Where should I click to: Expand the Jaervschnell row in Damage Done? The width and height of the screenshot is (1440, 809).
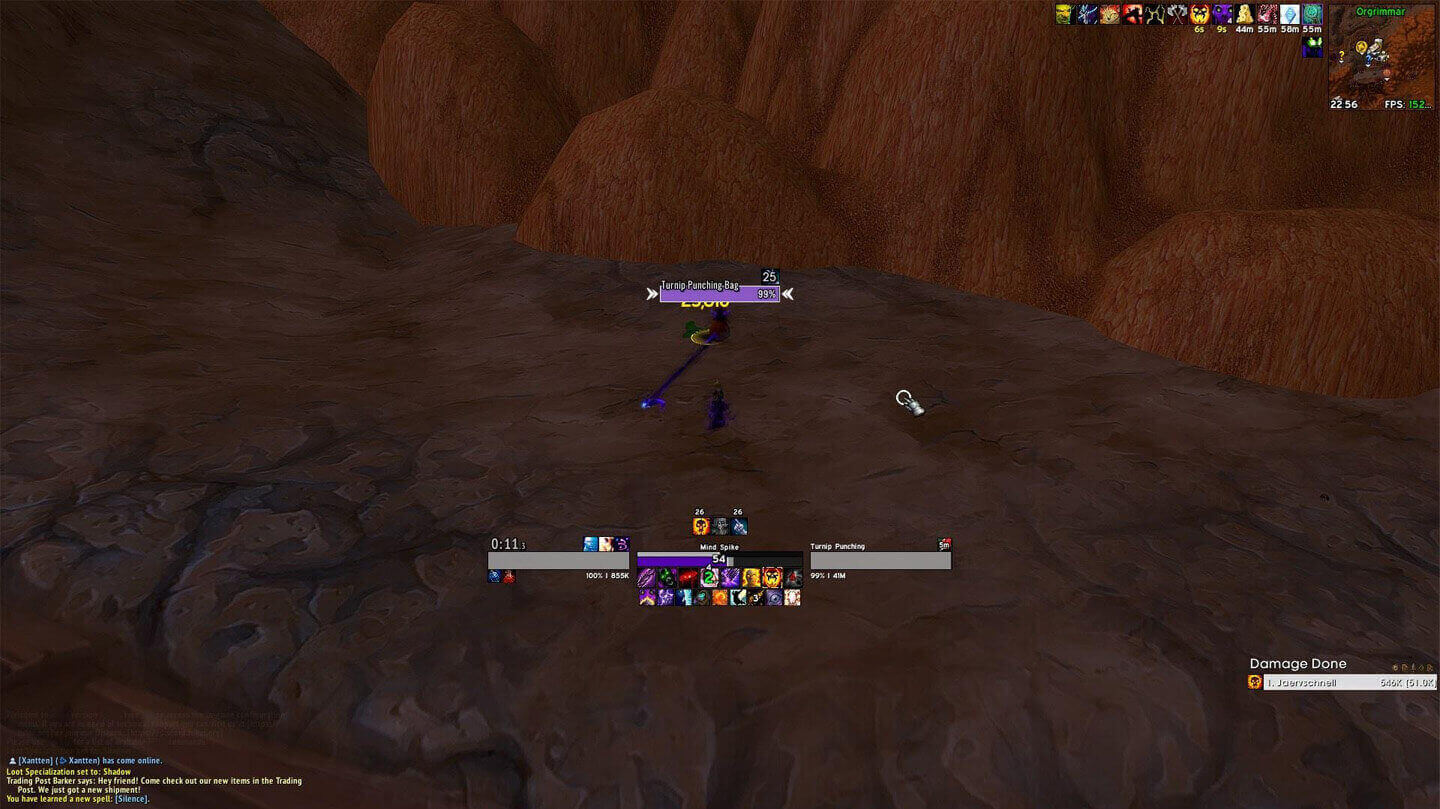(x=1340, y=682)
